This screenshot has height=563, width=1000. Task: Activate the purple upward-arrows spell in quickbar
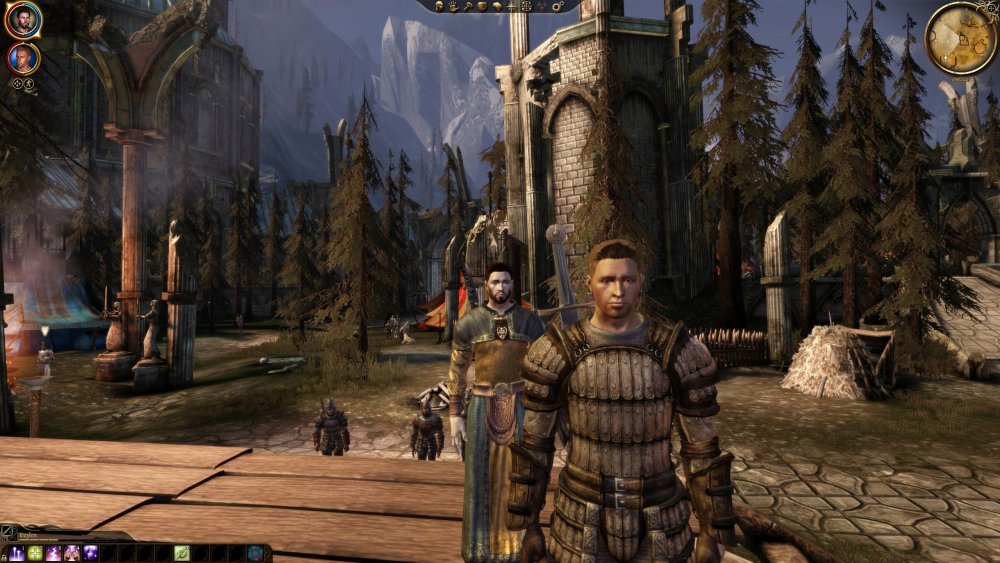[17, 553]
